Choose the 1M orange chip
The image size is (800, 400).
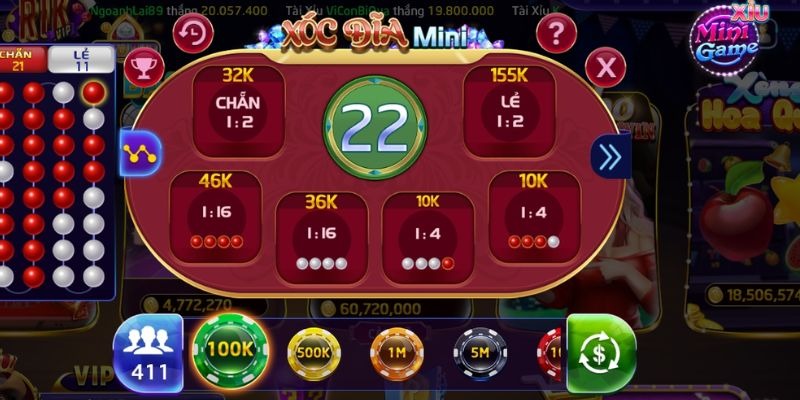click(x=398, y=353)
